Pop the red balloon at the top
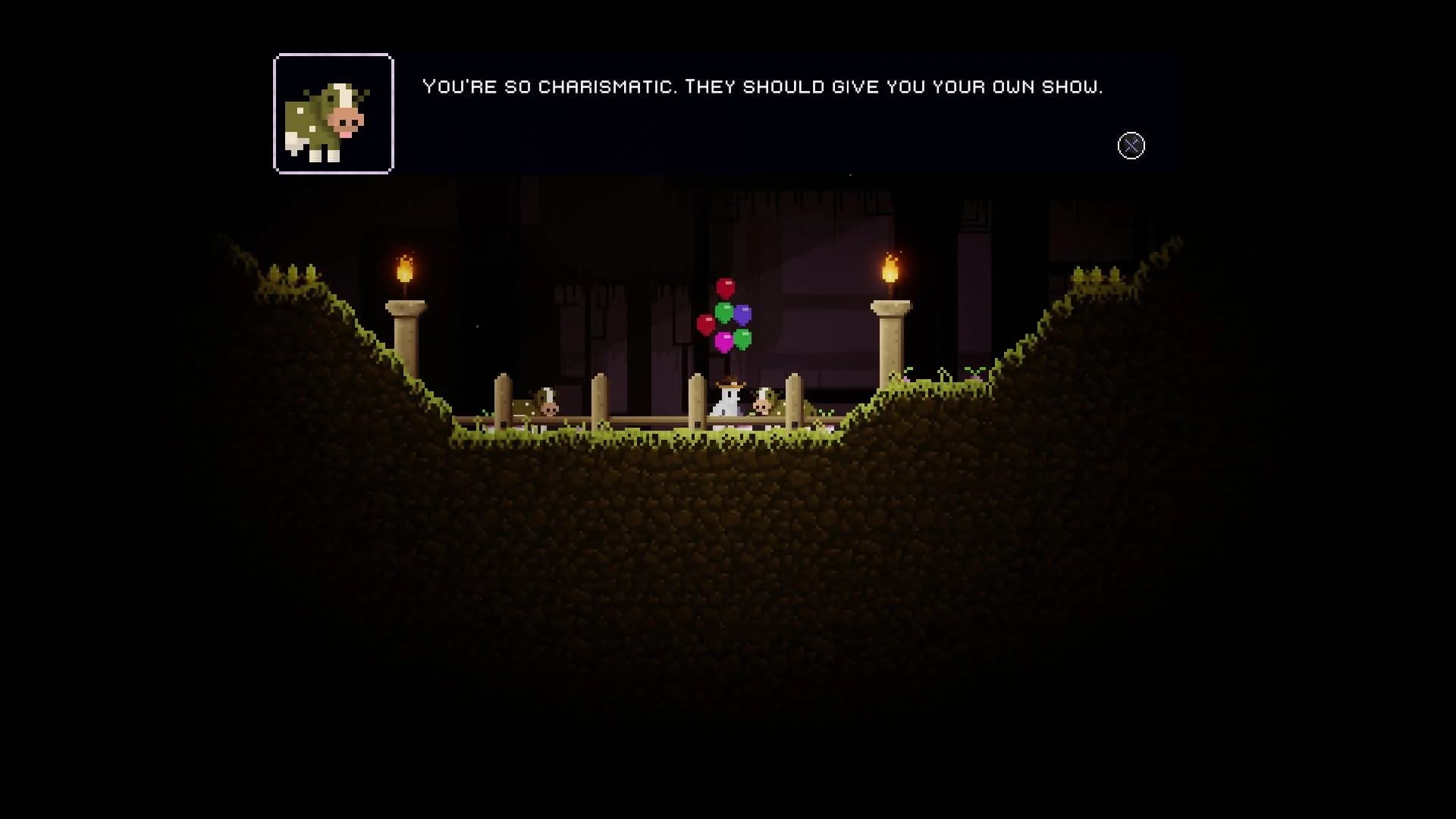The image size is (1456, 819). pyautogui.click(x=725, y=287)
